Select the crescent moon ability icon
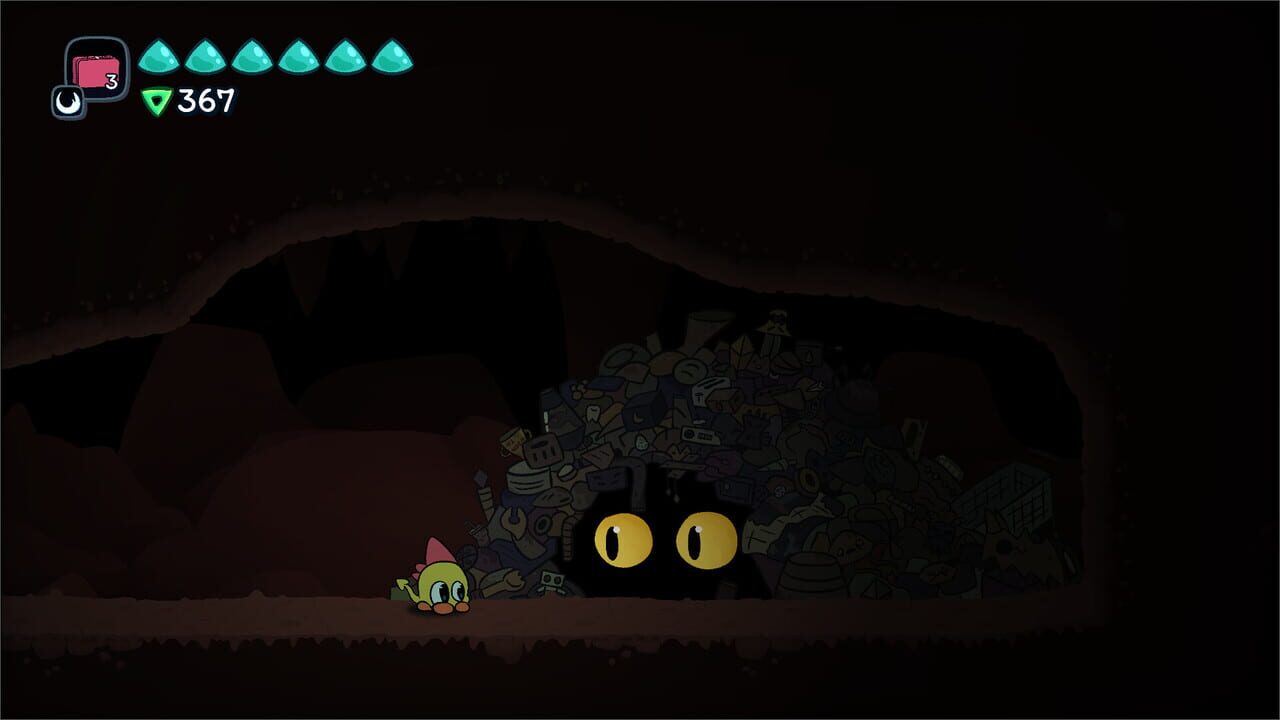This screenshot has width=1280, height=720. click(68, 102)
